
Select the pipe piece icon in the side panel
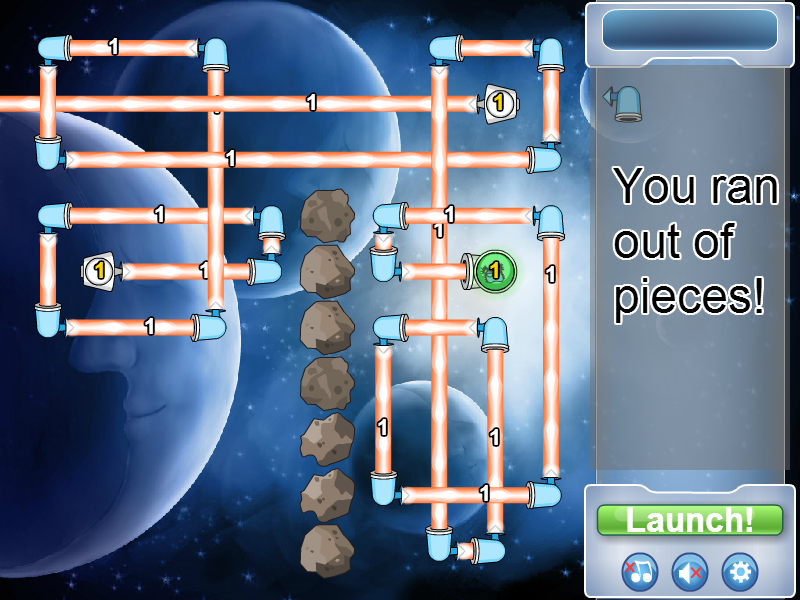coord(624,102)
